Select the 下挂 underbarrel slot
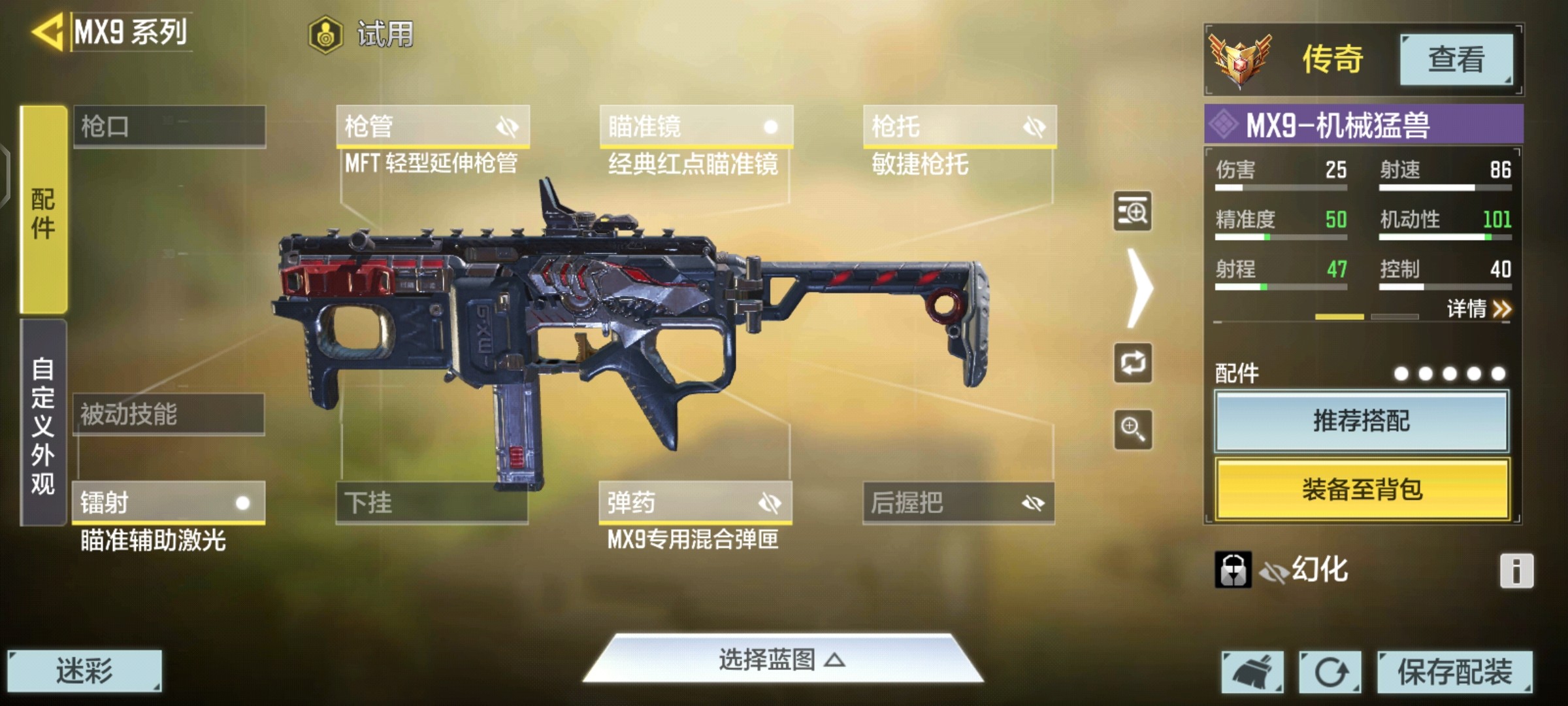This screenshot has height=706, width=1568. tap(432, 503)
